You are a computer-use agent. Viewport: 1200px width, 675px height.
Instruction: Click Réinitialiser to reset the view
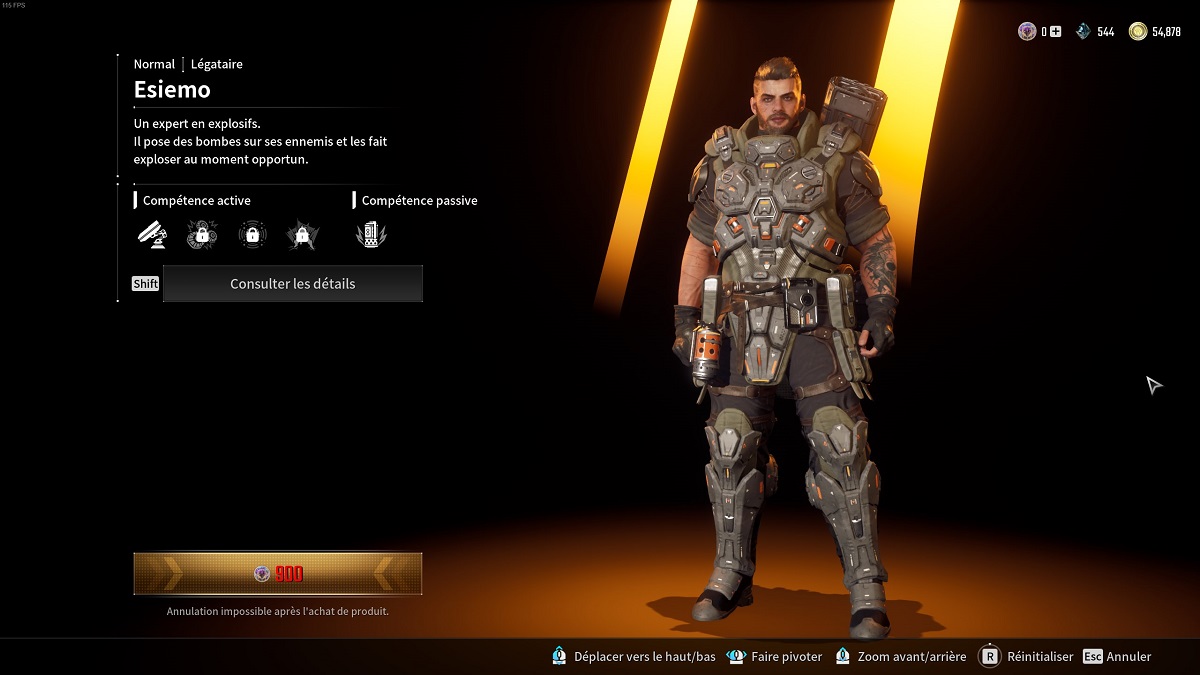(x=1027, y=657)
